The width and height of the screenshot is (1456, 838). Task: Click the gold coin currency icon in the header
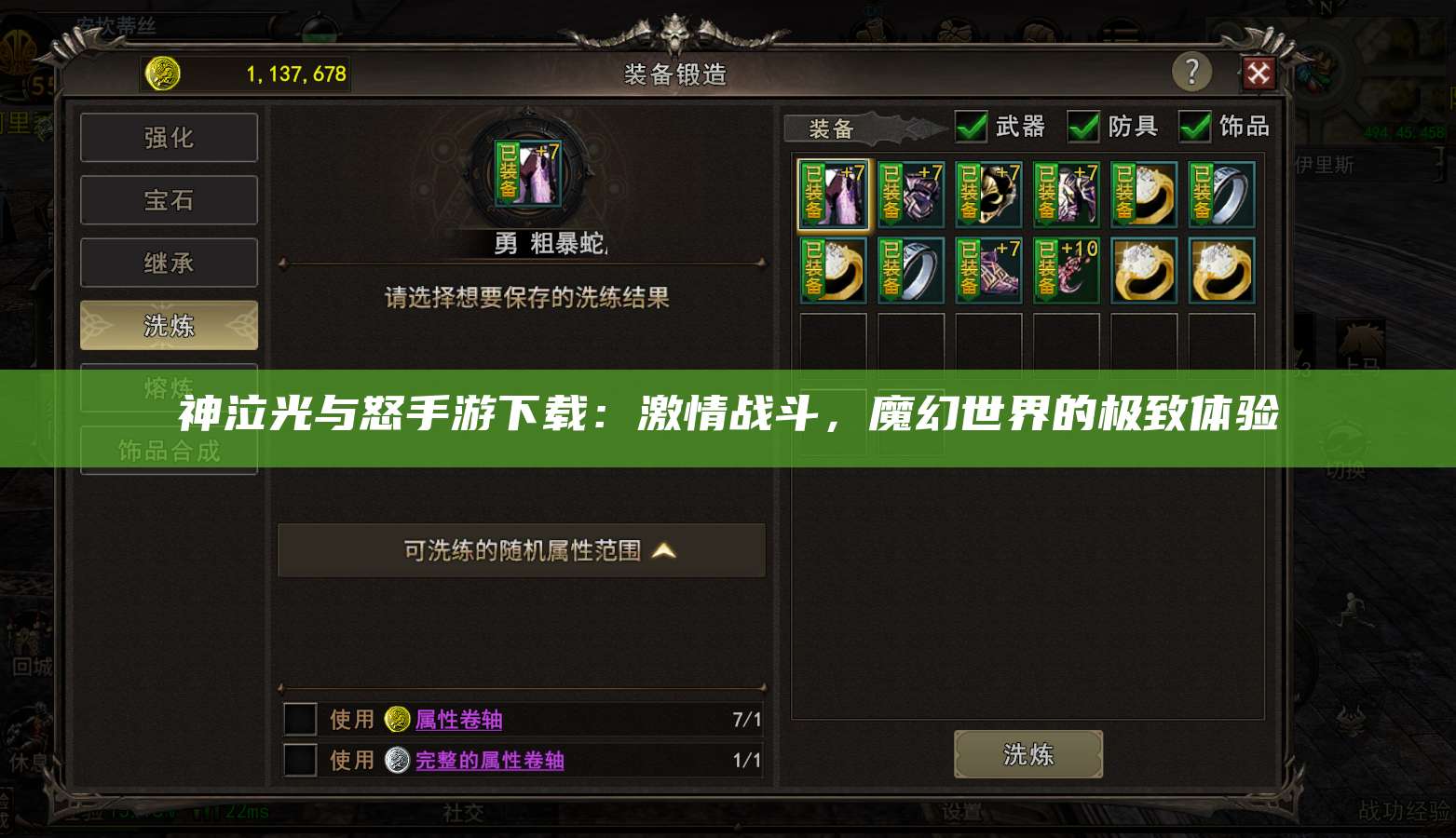[x=162, y=73]
